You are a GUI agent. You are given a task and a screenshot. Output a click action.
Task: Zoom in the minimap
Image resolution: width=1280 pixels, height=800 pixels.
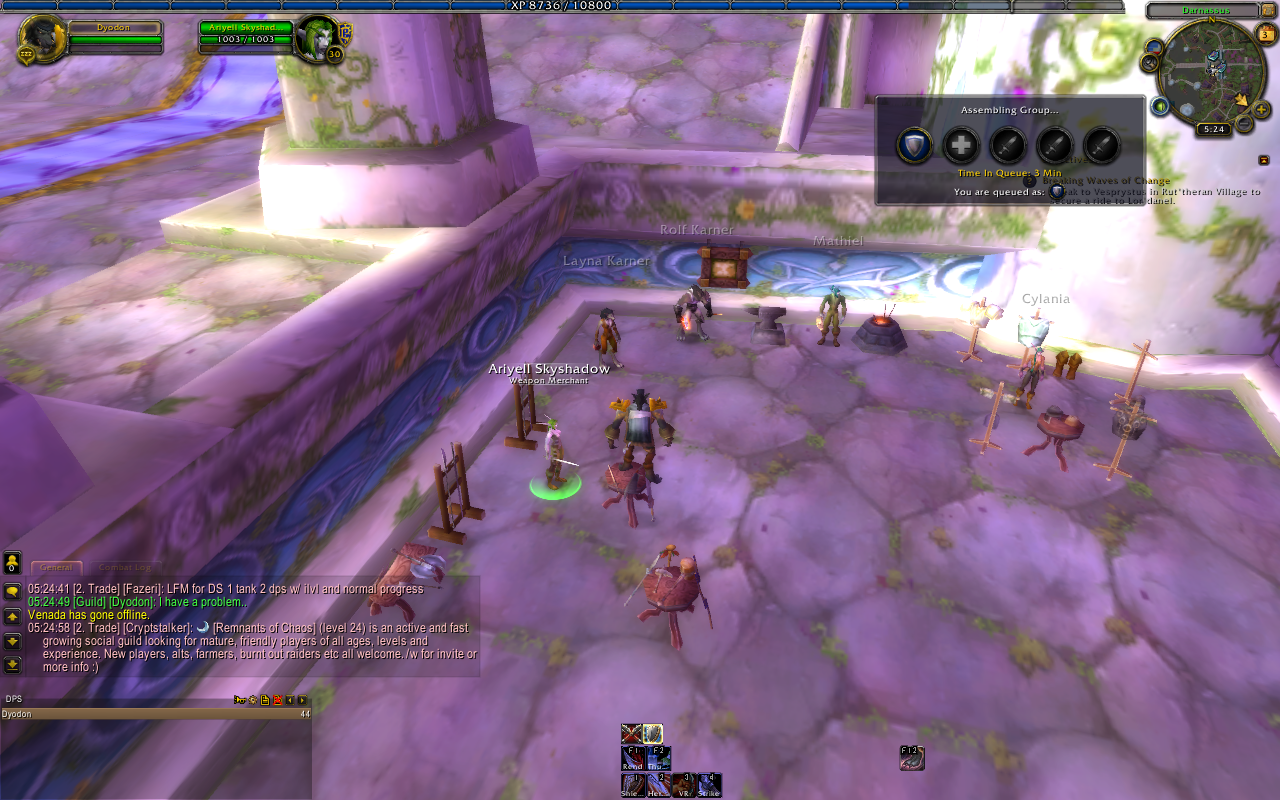pyautogui.click(x=1262, y=110)
